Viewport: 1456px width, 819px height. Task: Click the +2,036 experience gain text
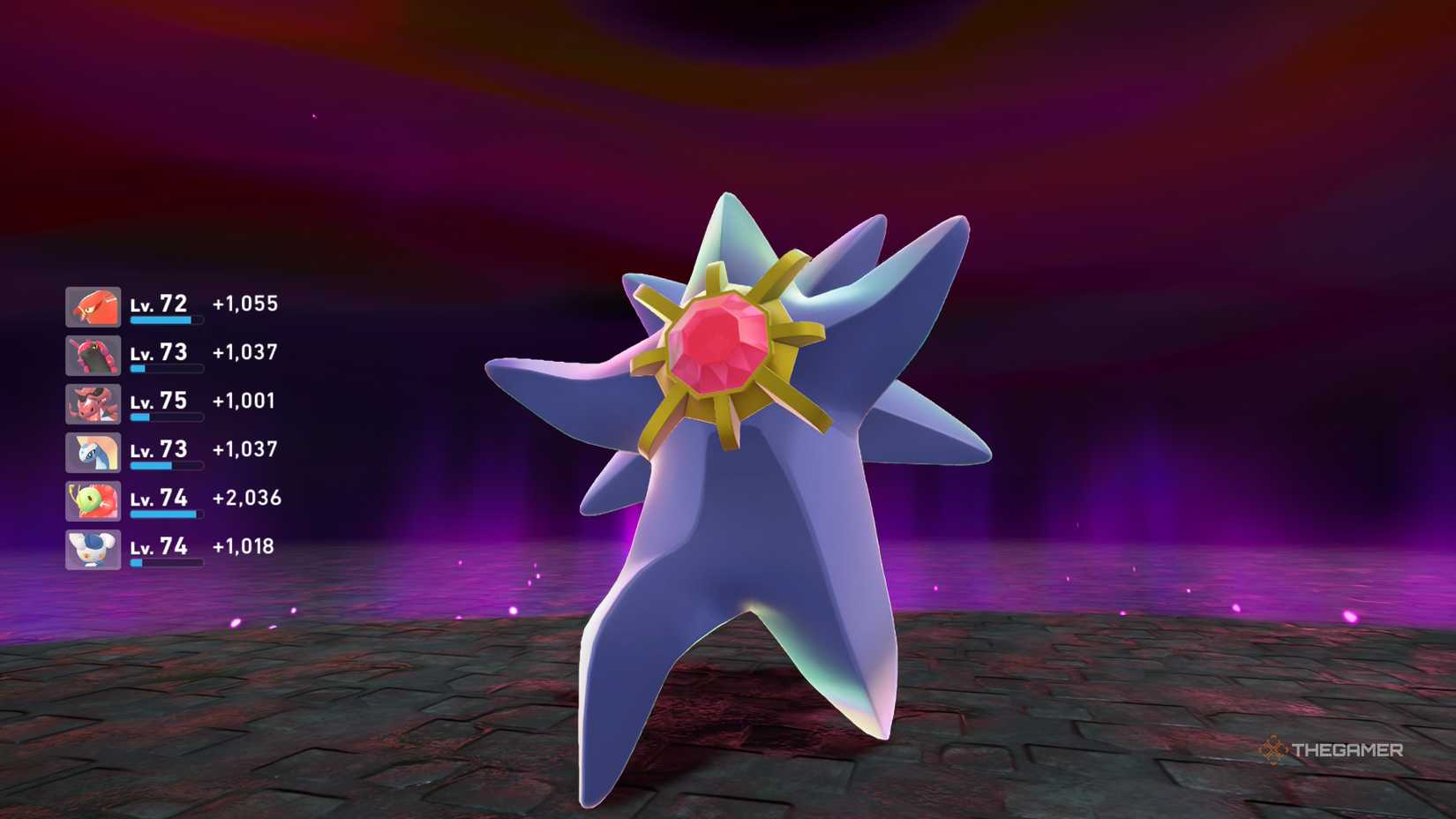(x=244, y=499)
